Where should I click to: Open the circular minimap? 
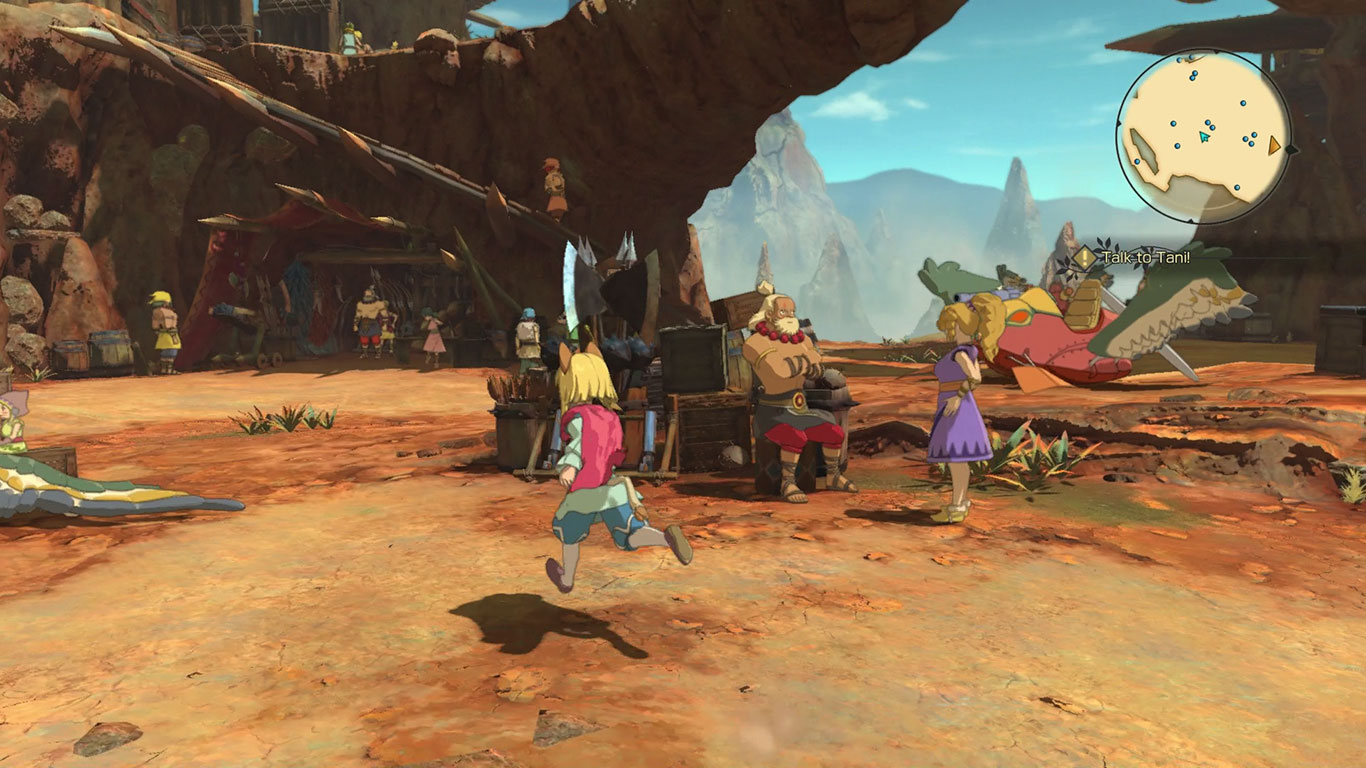[1203, 136]
